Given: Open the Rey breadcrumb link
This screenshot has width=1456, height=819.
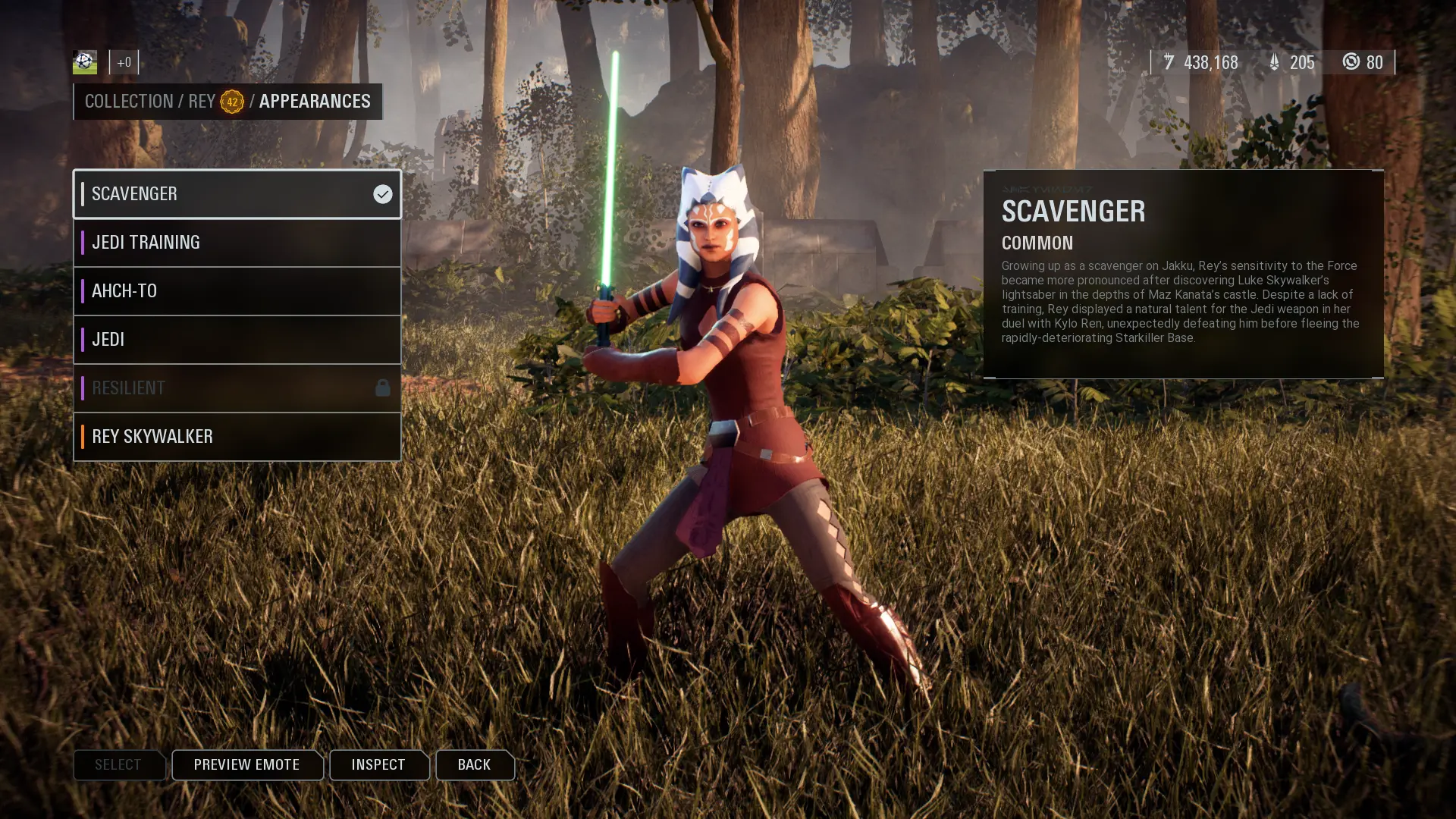Looking at the screenshot, I should click(x=202, y=102).
